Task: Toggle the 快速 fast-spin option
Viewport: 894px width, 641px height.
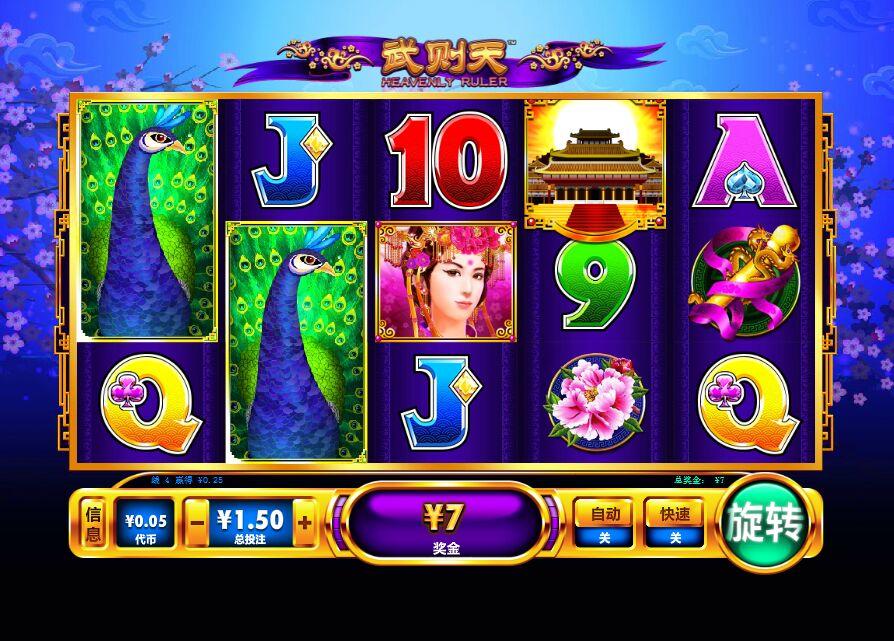Action: (x=675, y=524)
